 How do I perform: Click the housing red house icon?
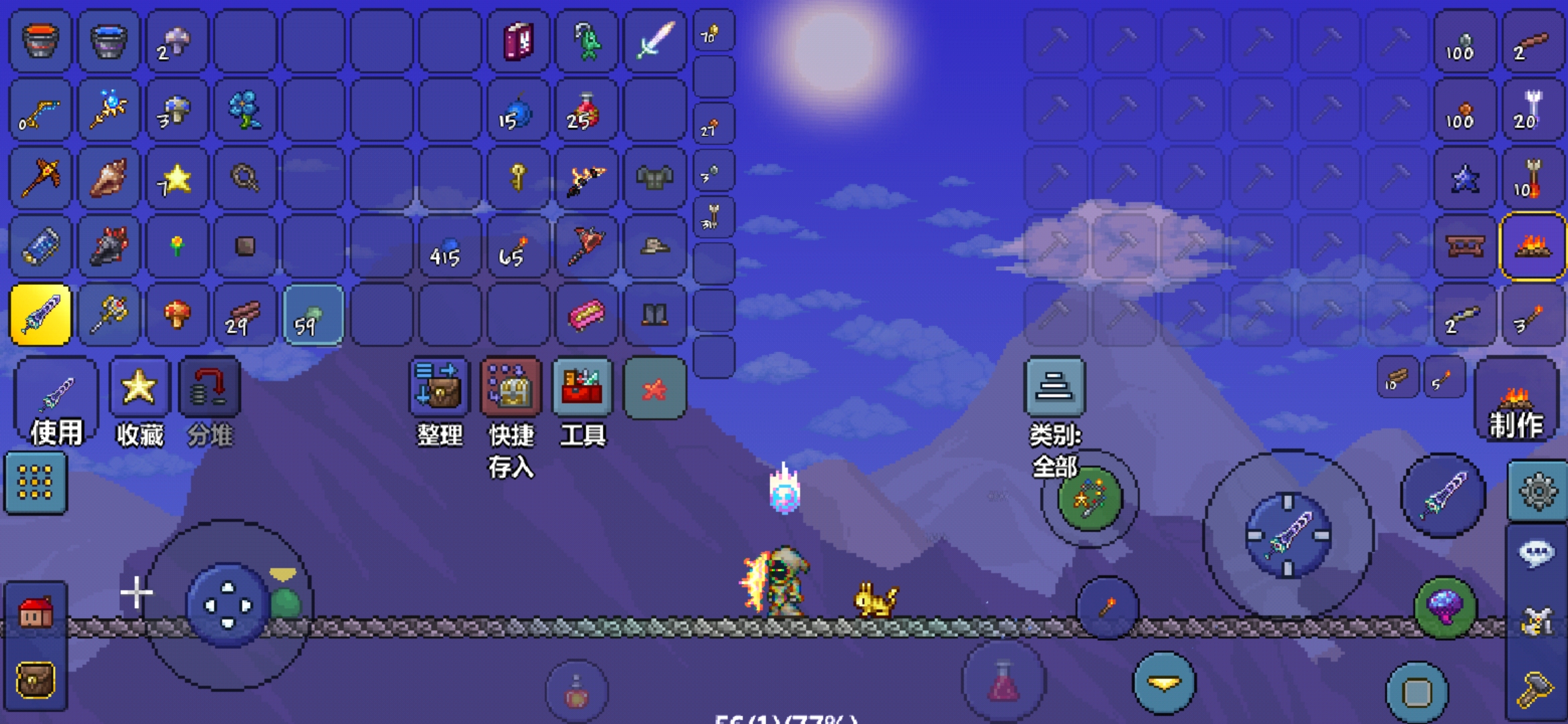tap(36, 613)
